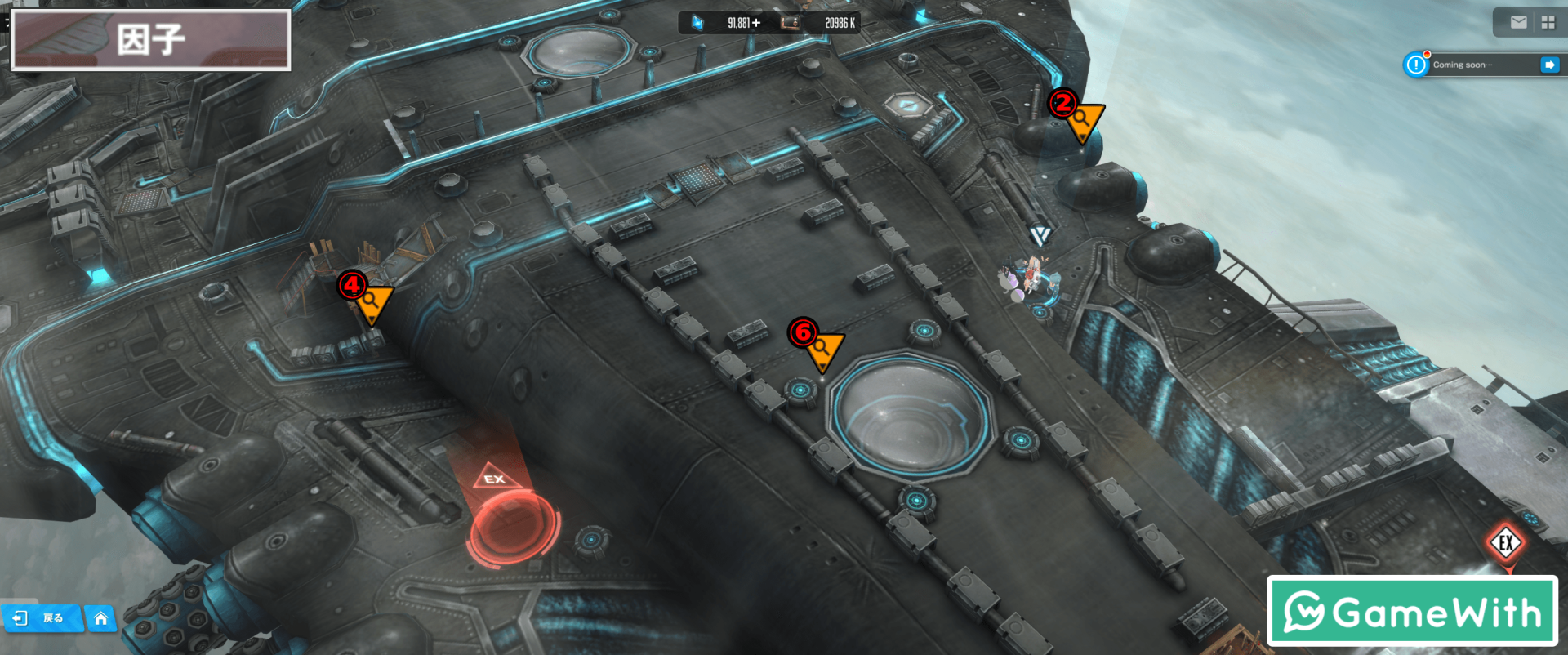
Task: Open the mail envelope icon
Action: (1518, 23)
